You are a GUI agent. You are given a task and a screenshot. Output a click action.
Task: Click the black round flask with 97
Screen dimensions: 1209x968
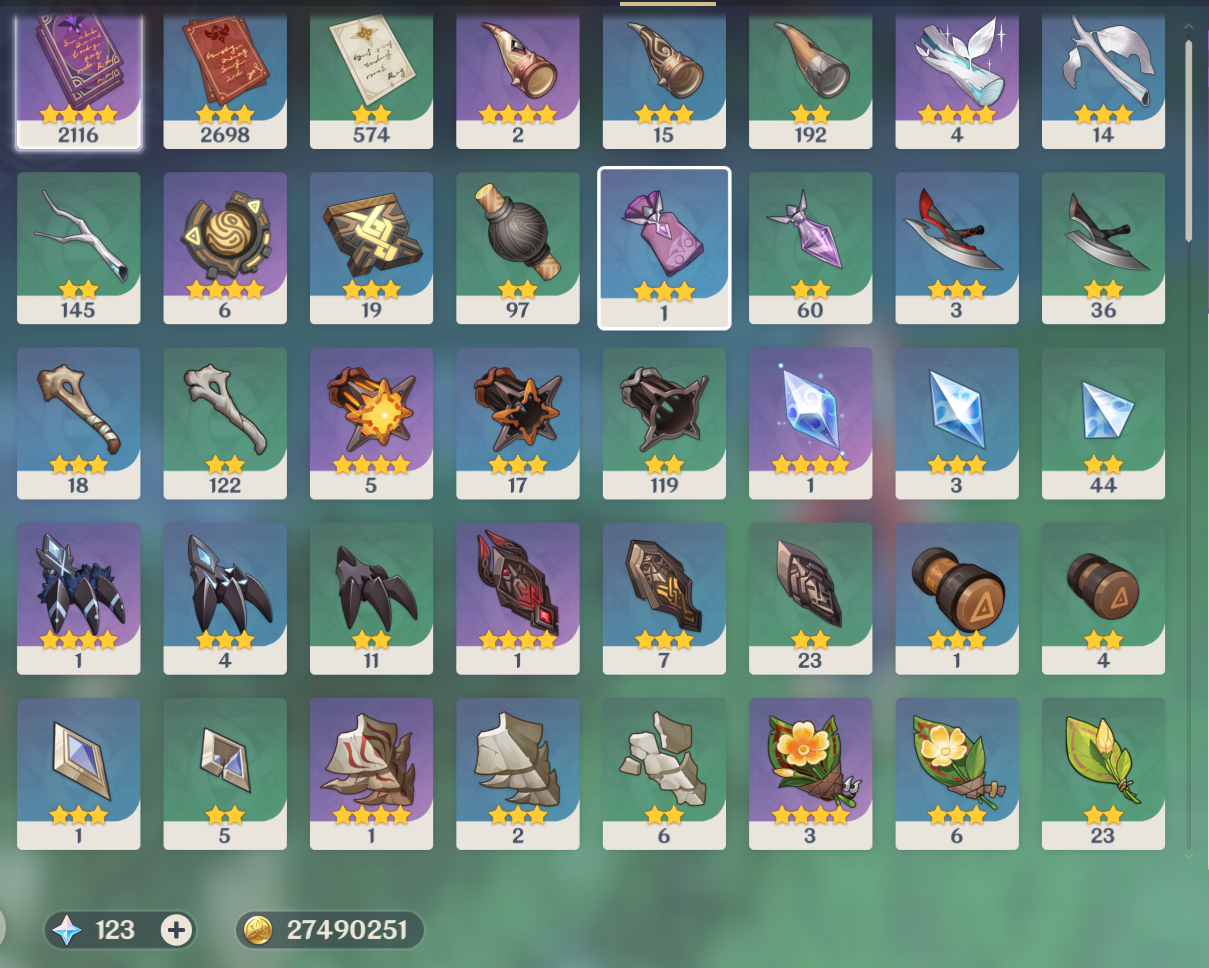pos(517,245)
